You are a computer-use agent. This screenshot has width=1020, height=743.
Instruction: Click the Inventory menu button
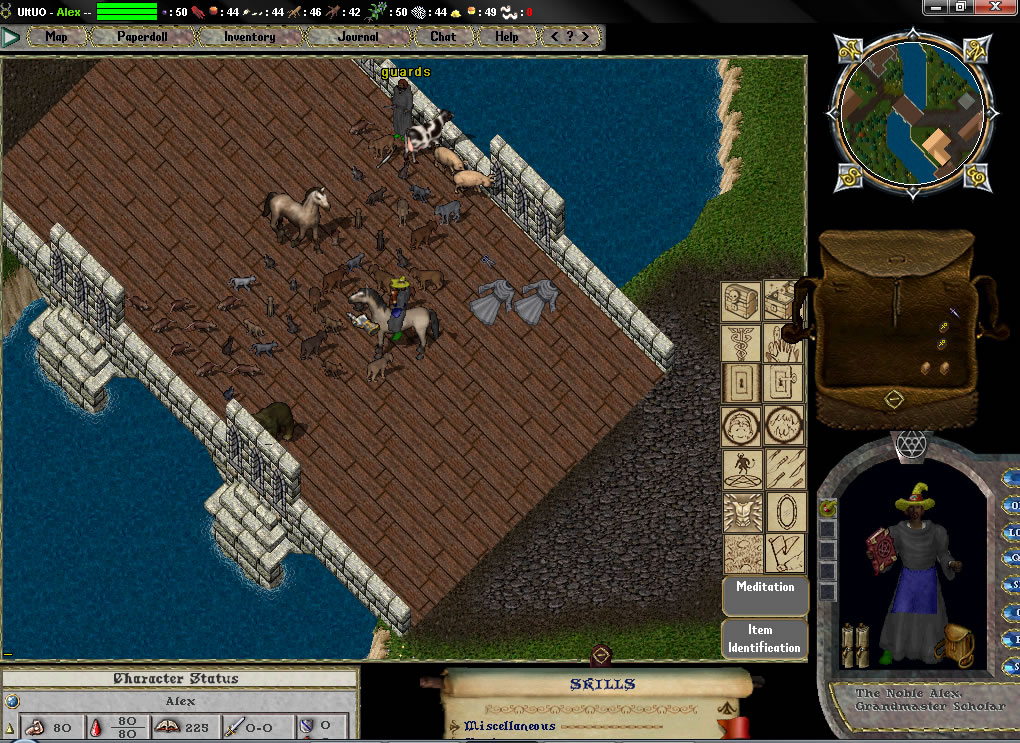pos(249,37)
